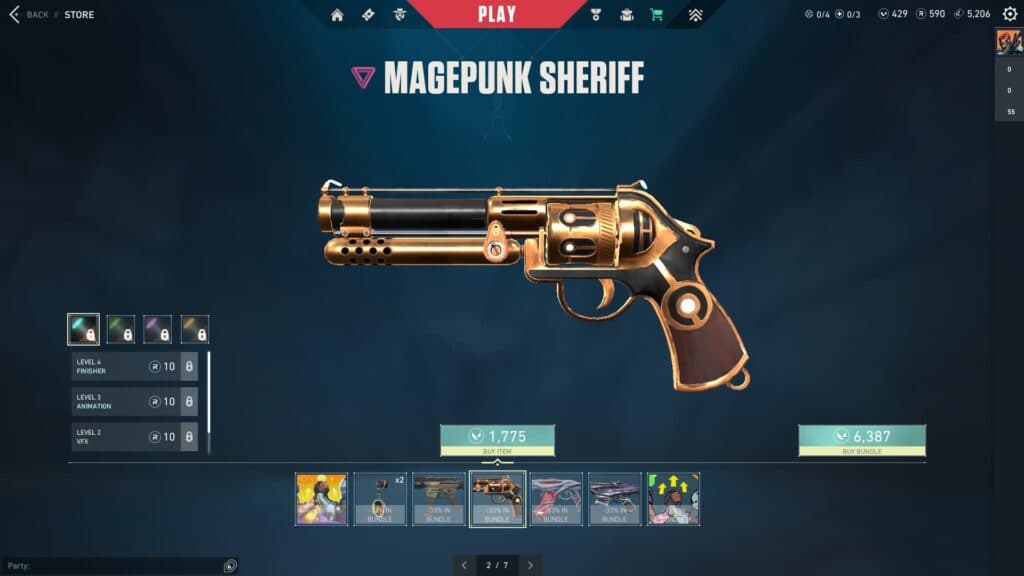This screenshot has width=1024, height=576.
Task: Go to the previous bundle item arrow
Action: point(464,565)
